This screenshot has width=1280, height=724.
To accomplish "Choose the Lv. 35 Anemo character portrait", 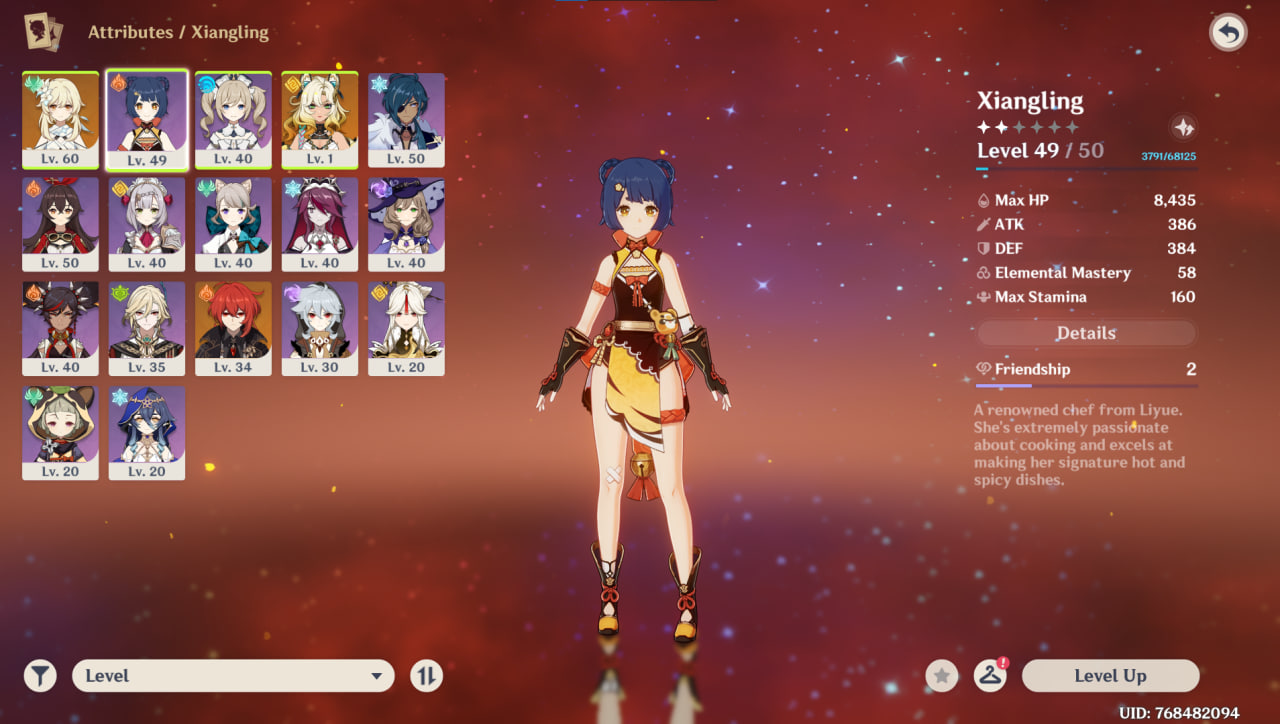I will pyautogui.click(x=147, y=327).
